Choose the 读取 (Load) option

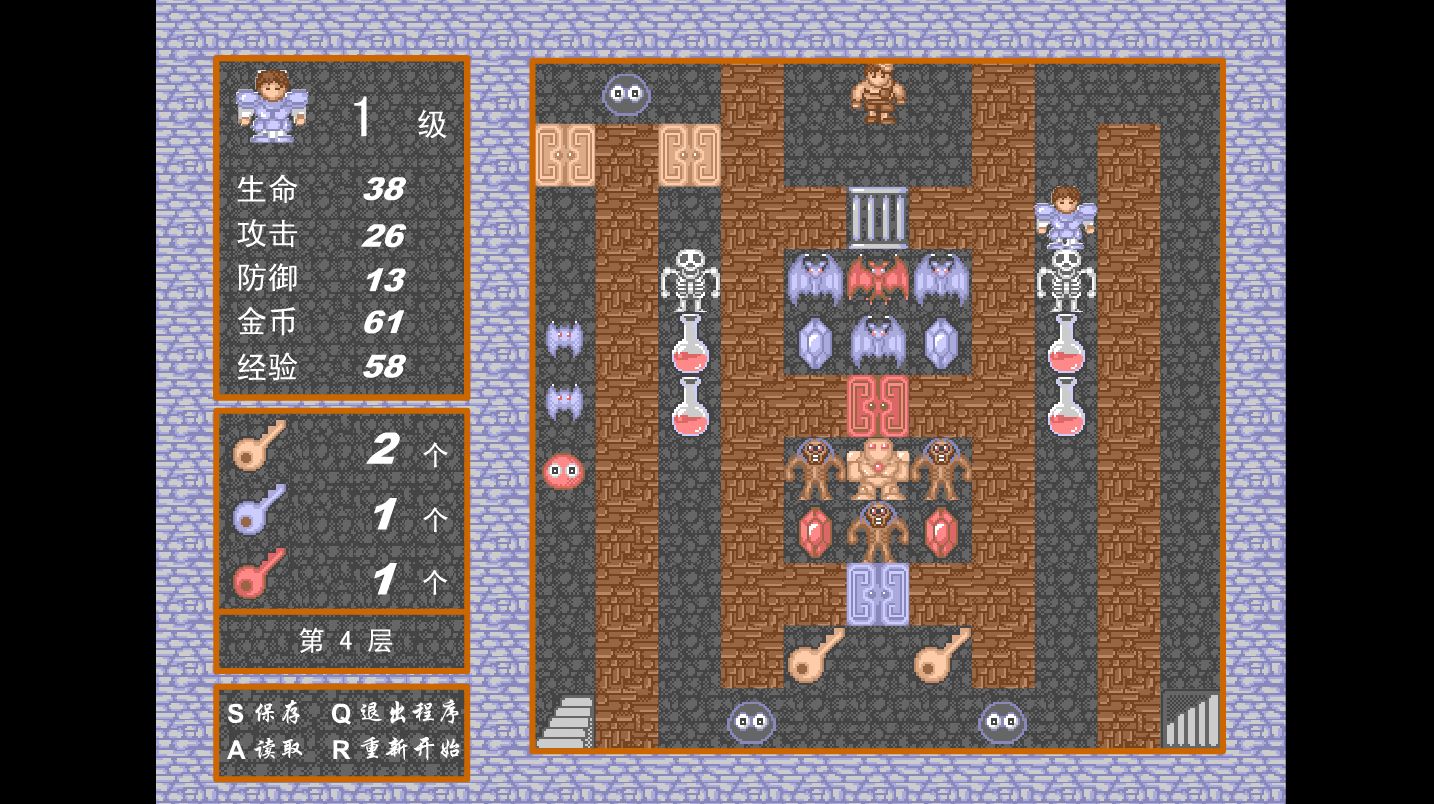[264, 749]
